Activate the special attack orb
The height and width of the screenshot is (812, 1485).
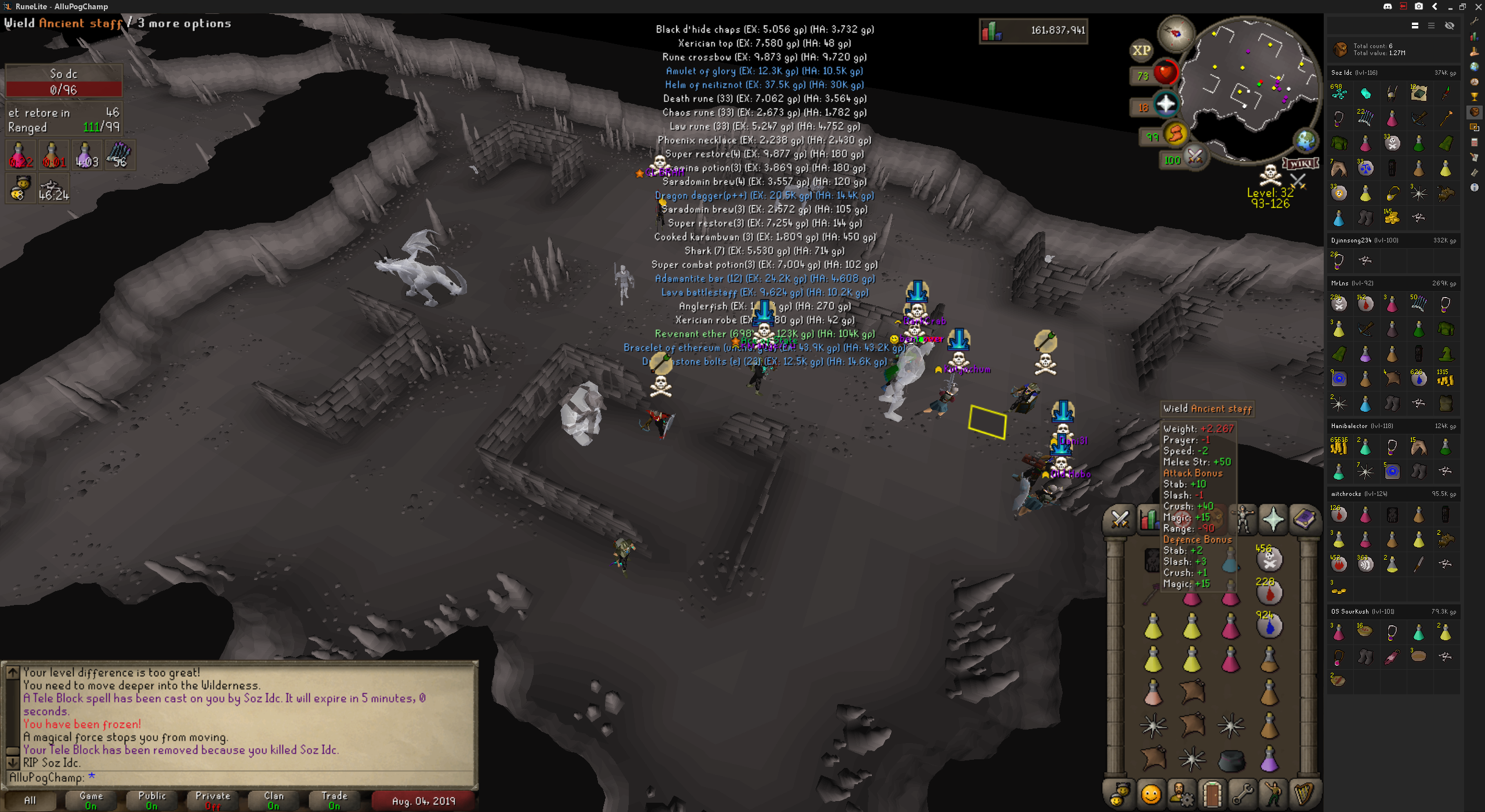pos(1194,157)
